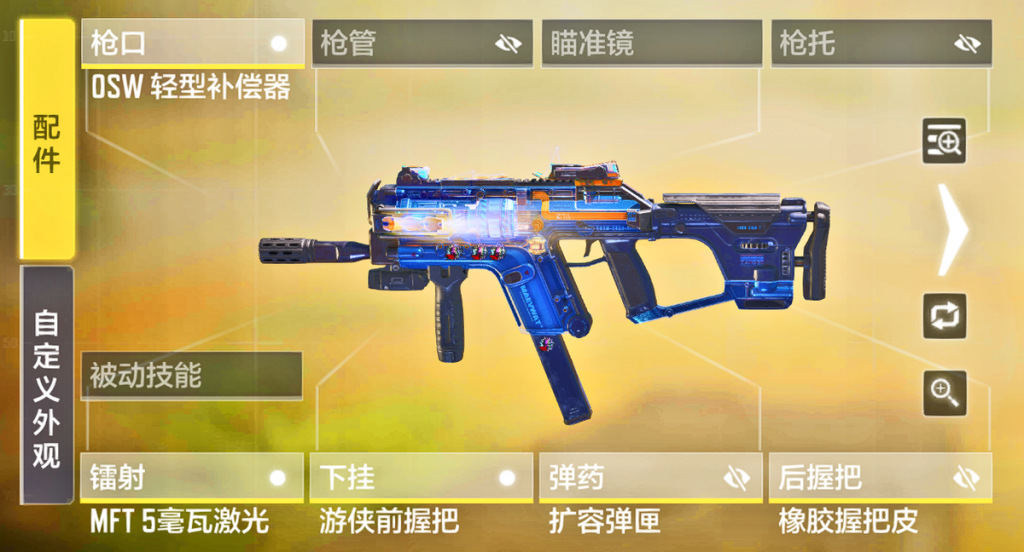Choose the 瞄准镜 optic attachment slot
Image resolution: width=1024 pixels, height=552 pixels.
tap(652, 44)
